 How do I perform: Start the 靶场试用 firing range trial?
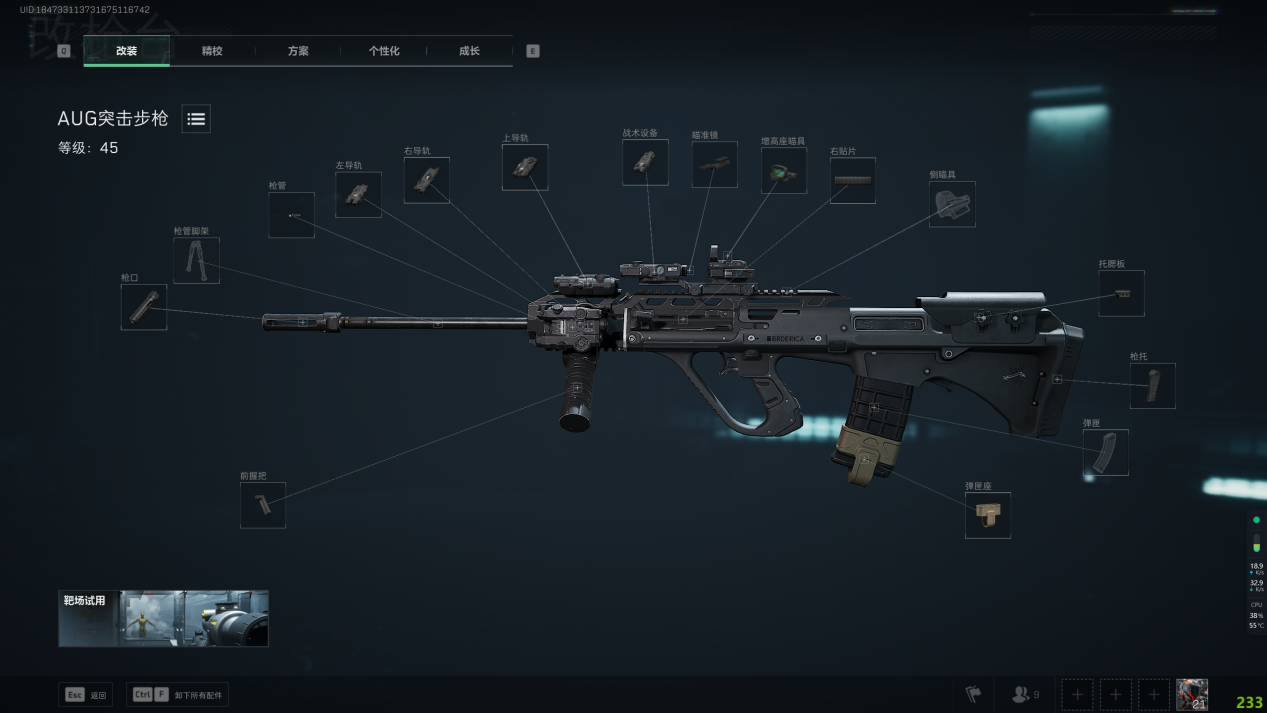tap(163, 618)
